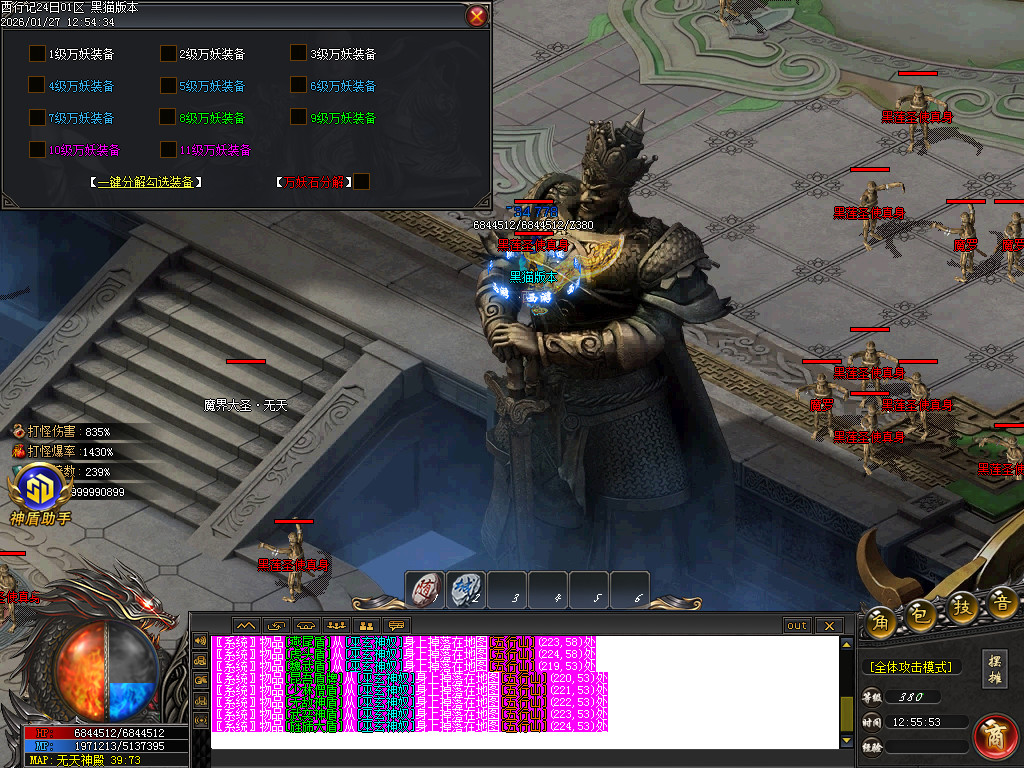The image size is (1024, 768).
Task: Use the red stone in hotbar slot 1
Action: pos(426,590)
